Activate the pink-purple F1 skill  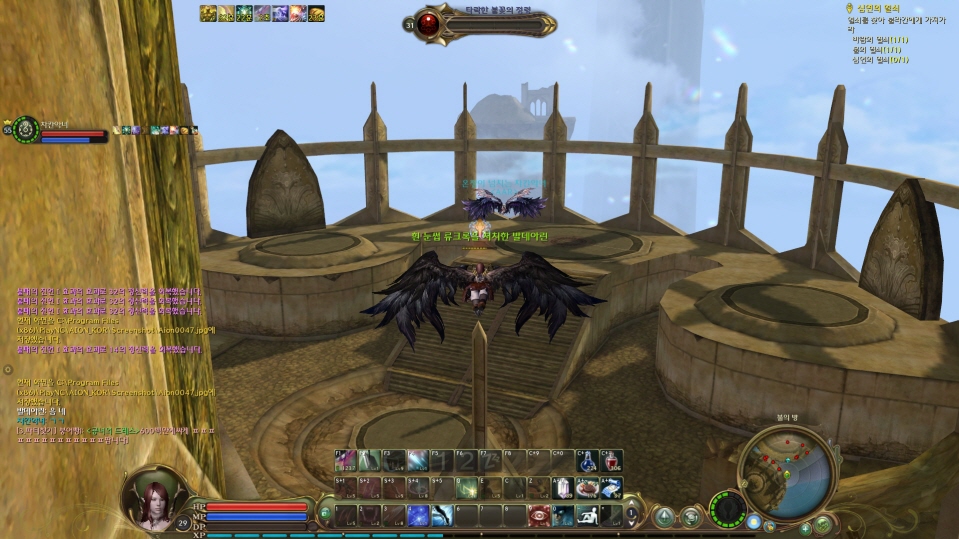345,461
